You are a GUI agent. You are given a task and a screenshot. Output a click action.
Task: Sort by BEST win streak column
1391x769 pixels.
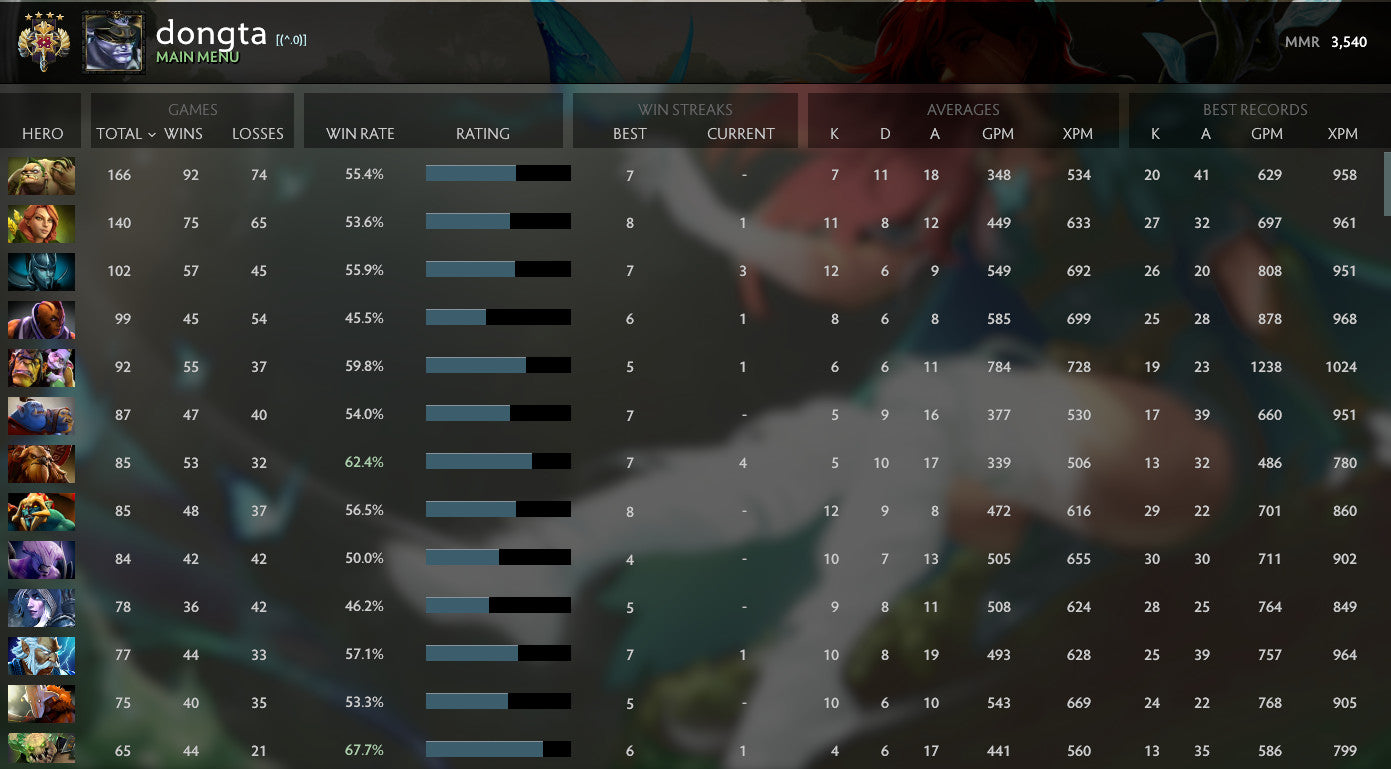pyautogui.click(x=629, y=133)
